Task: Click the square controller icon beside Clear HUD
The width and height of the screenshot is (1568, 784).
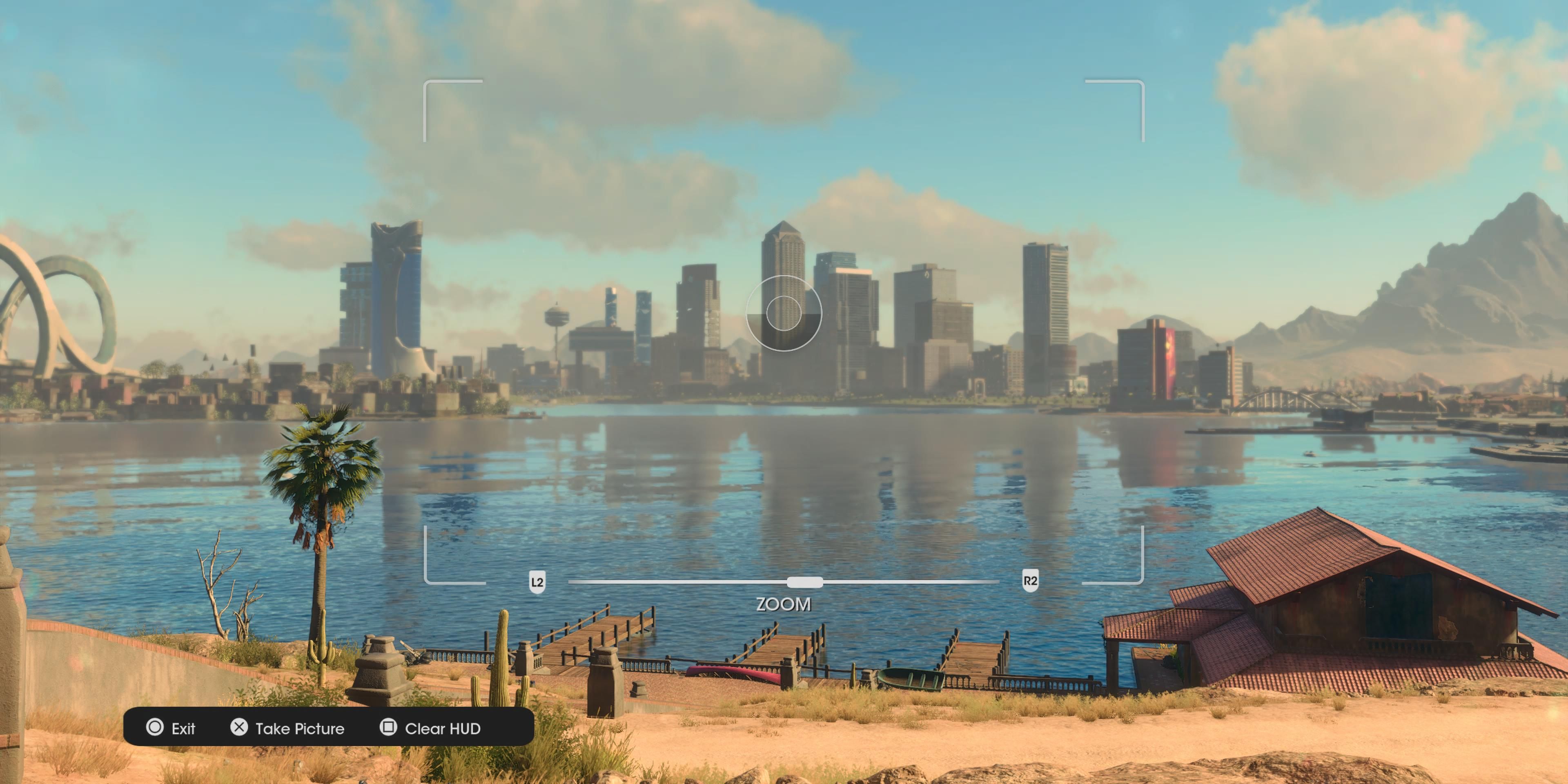Action: (390, 728)
